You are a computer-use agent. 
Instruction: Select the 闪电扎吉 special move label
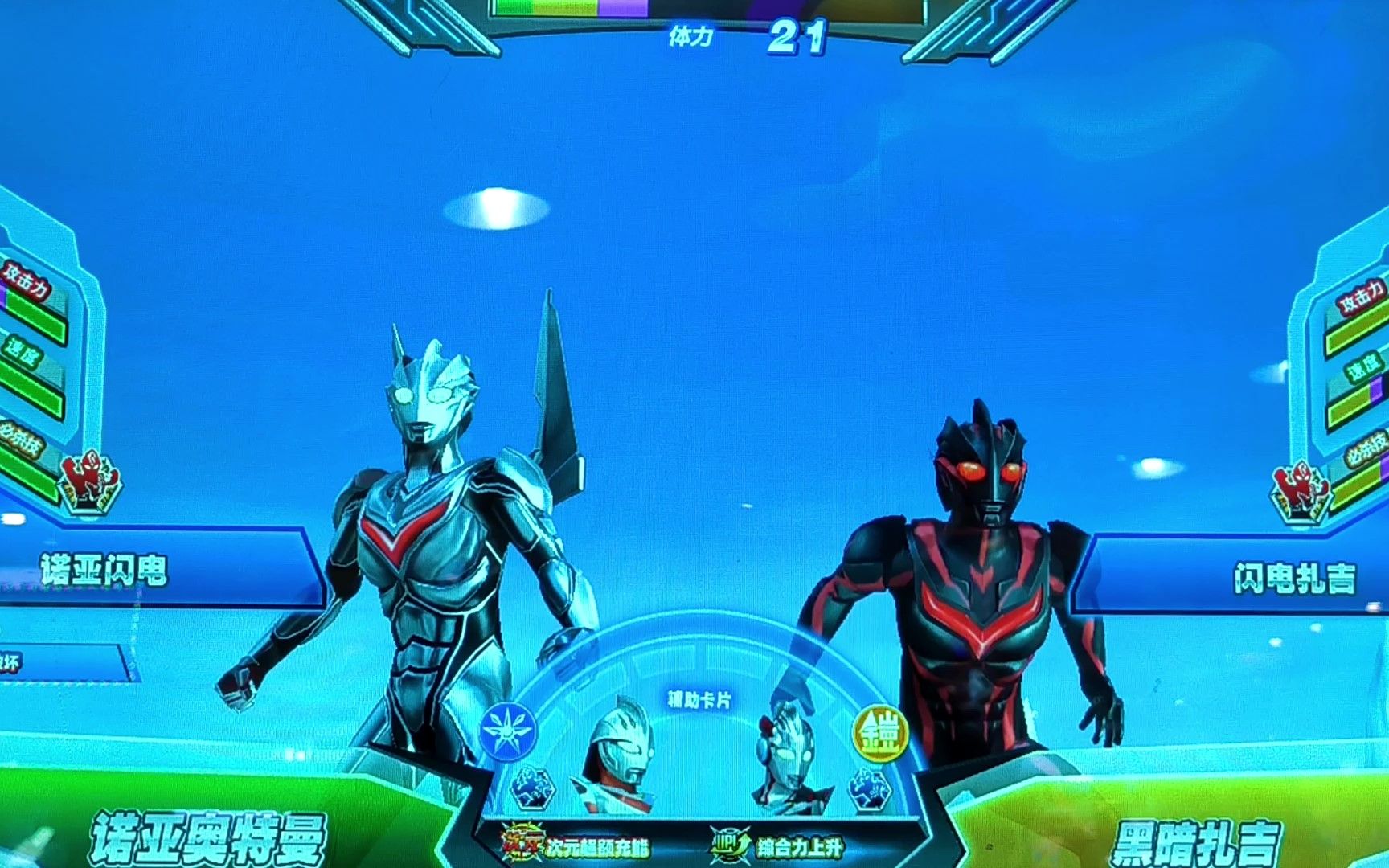tap(1293, 578)
